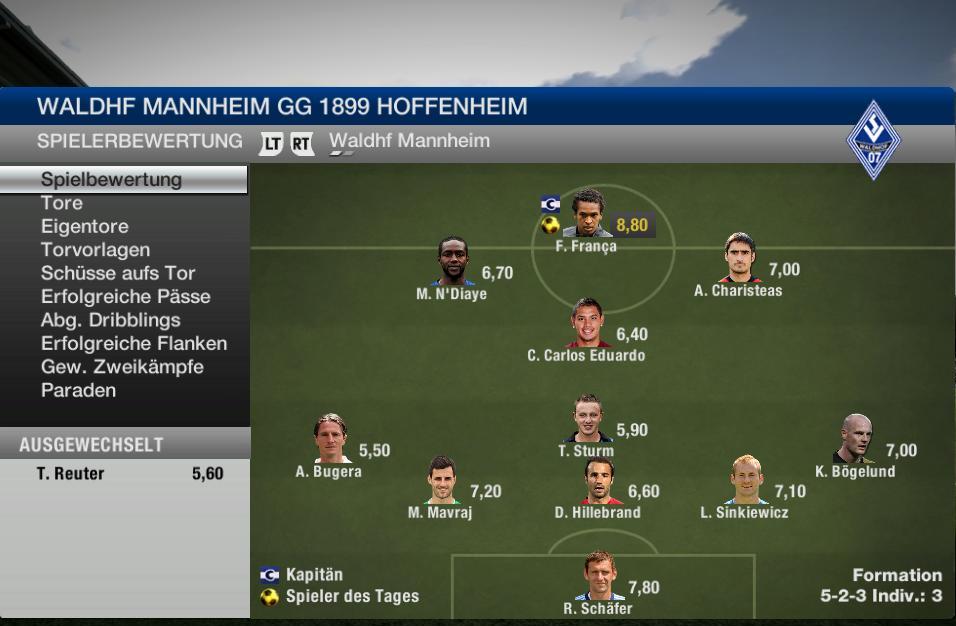Choose Abg. Dribblings entry
This screenshot has width=956, height=626.
point(111,320)
